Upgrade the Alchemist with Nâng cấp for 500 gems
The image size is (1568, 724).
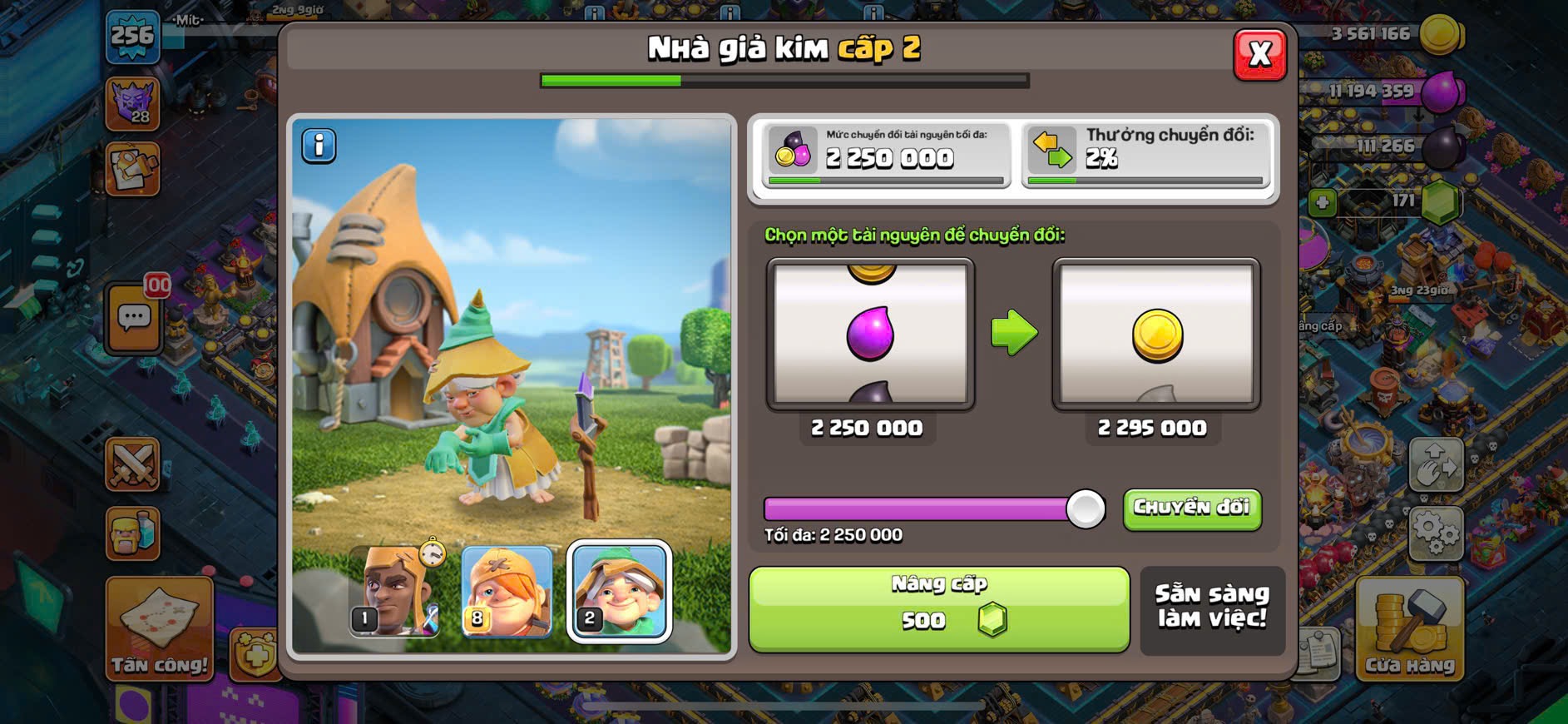(939, 608)
